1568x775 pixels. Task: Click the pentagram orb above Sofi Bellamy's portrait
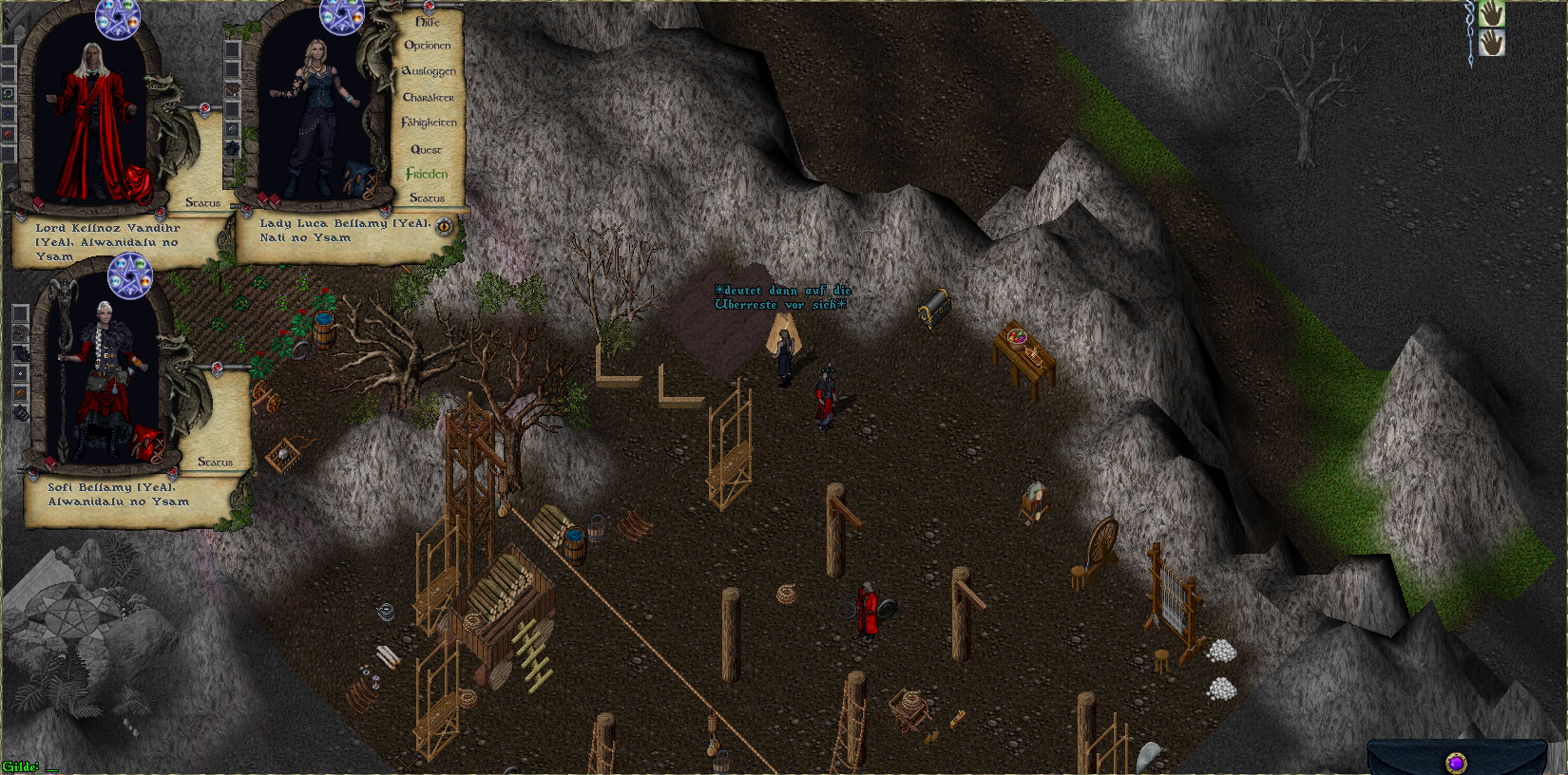129,276
